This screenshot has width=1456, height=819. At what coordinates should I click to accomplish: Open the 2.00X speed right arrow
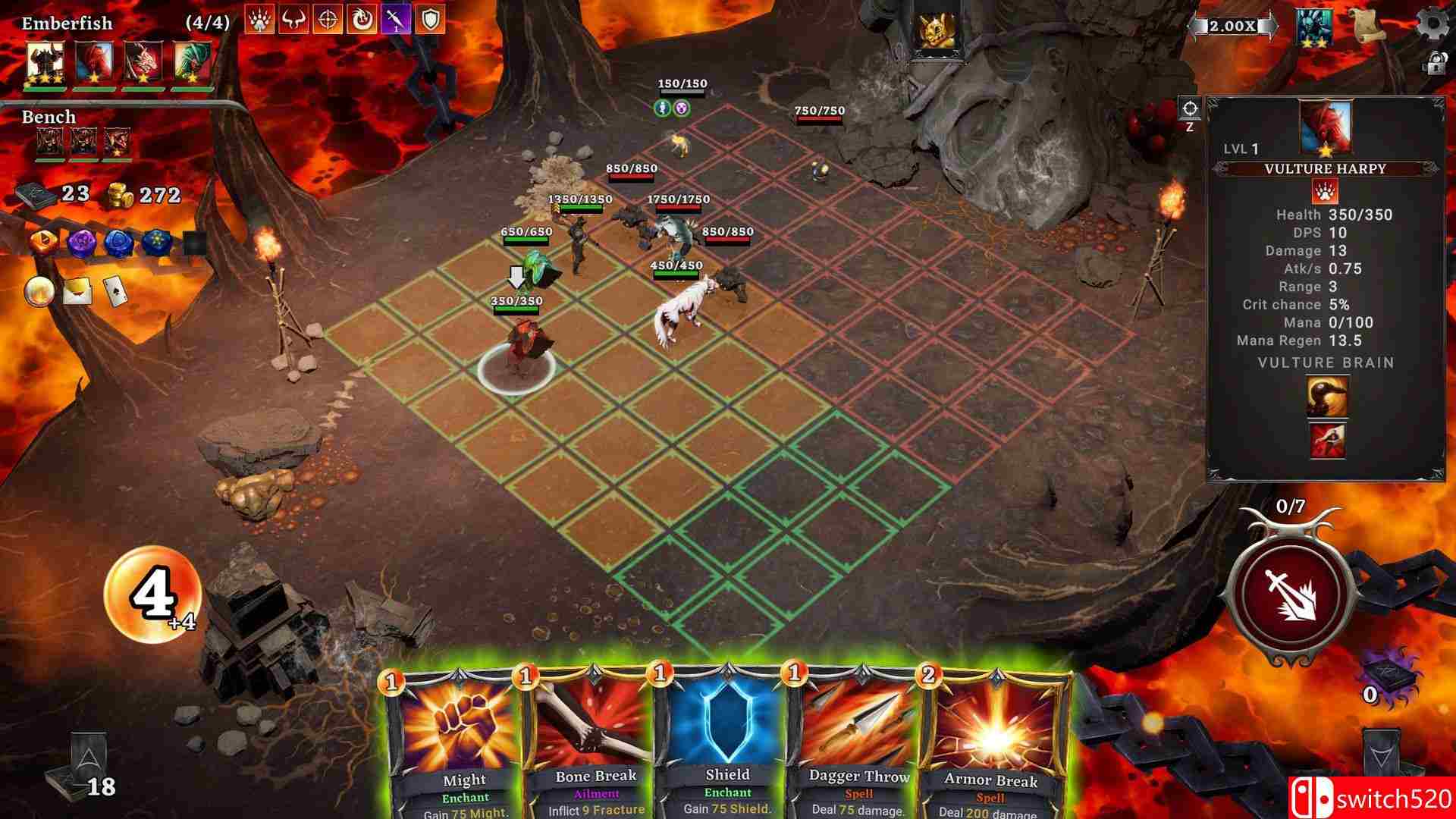1271,26
